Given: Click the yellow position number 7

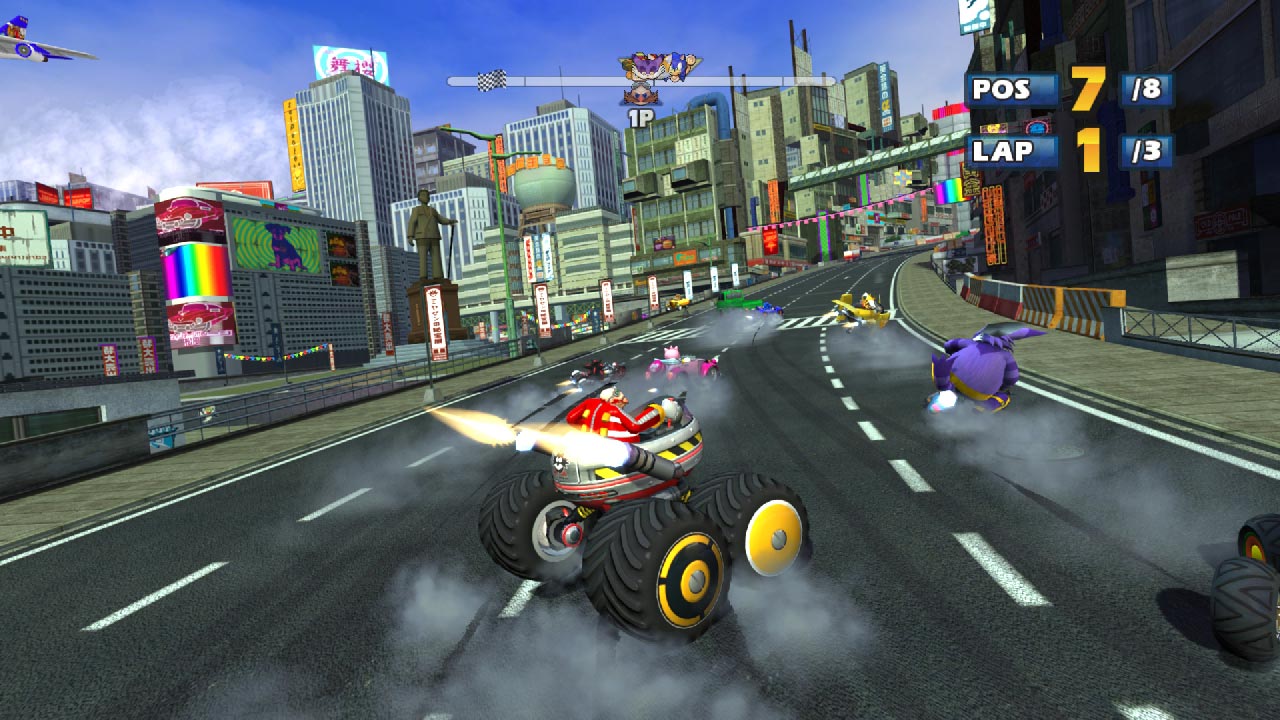Looking at the screenshot, I should point(1085,88).
